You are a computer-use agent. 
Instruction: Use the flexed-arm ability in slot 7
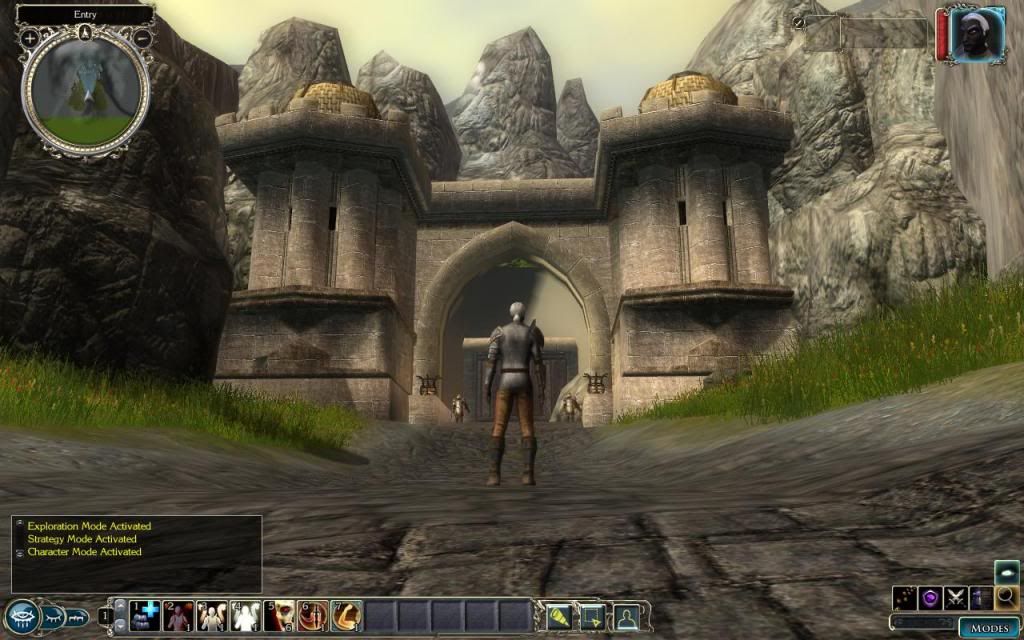[346, 615]
